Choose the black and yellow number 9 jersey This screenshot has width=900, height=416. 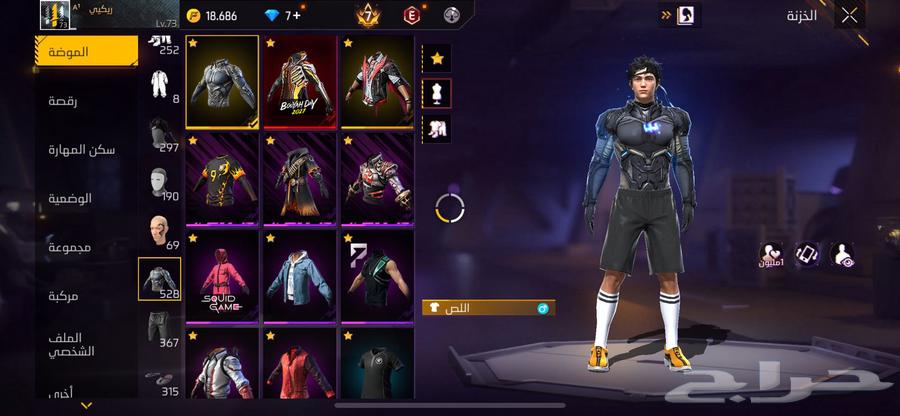pos(222,179)
